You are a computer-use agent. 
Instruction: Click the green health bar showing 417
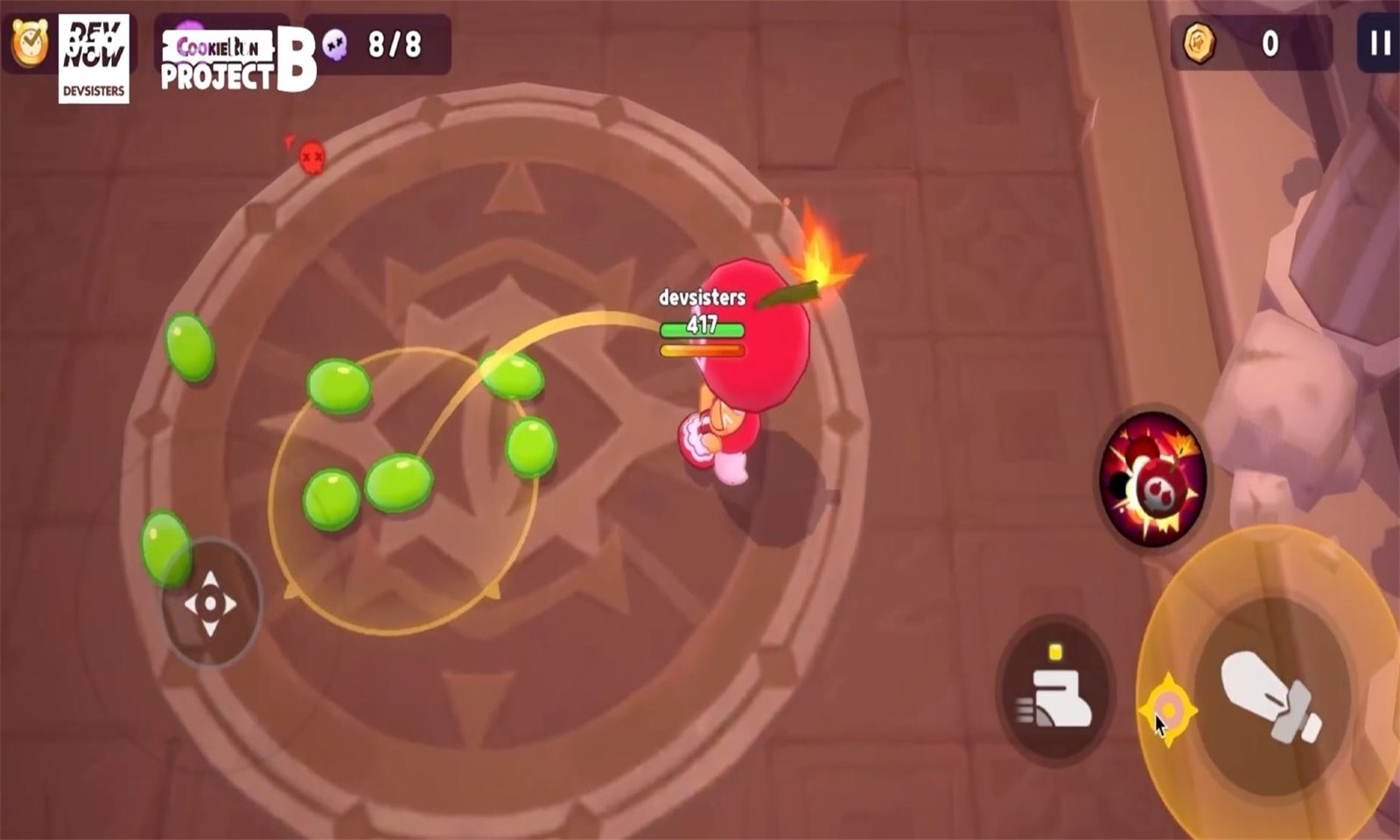coord(700,327)
